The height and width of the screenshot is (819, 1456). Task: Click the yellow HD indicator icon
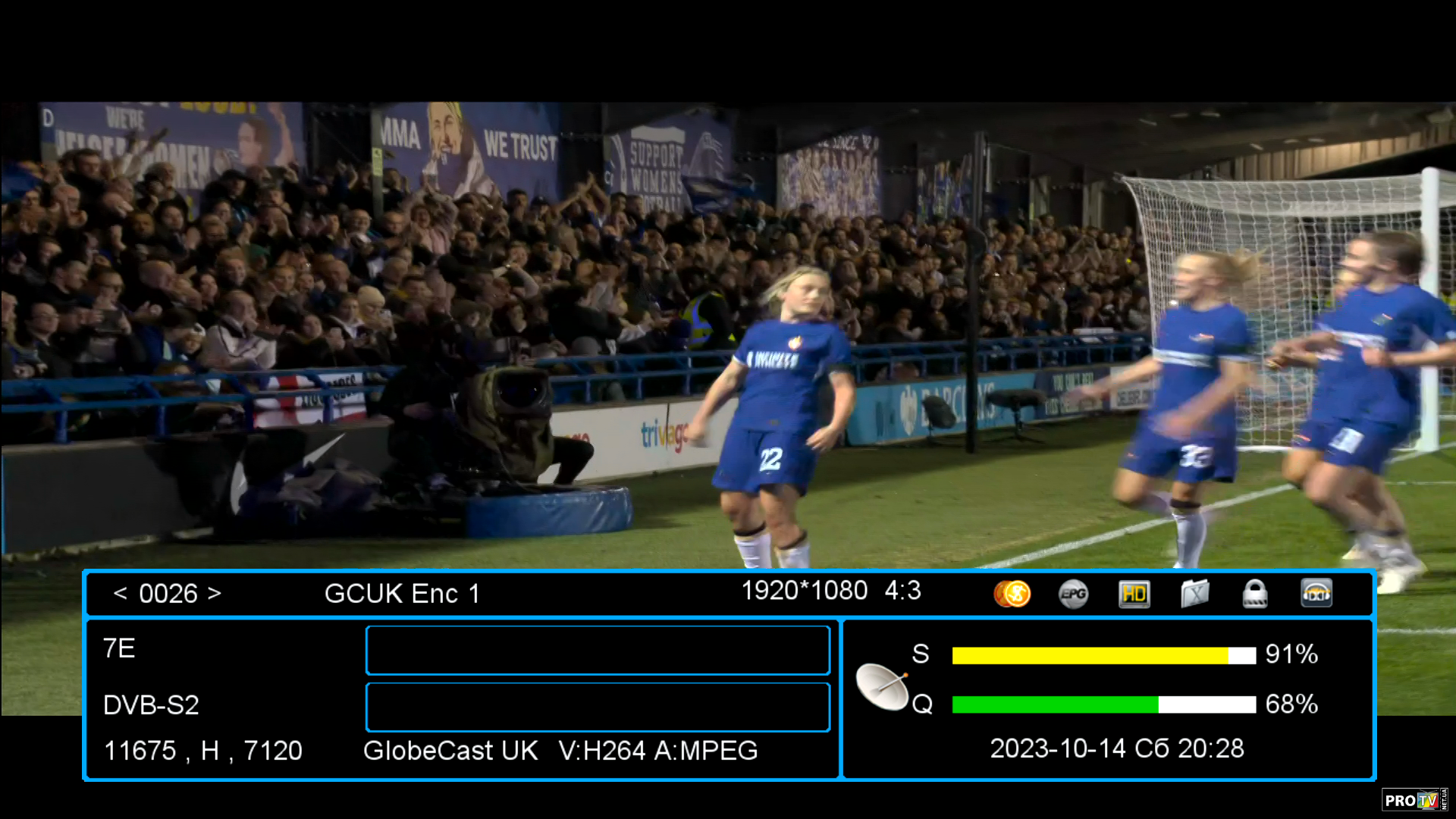pyautogui.click(x=1134, y=594)
